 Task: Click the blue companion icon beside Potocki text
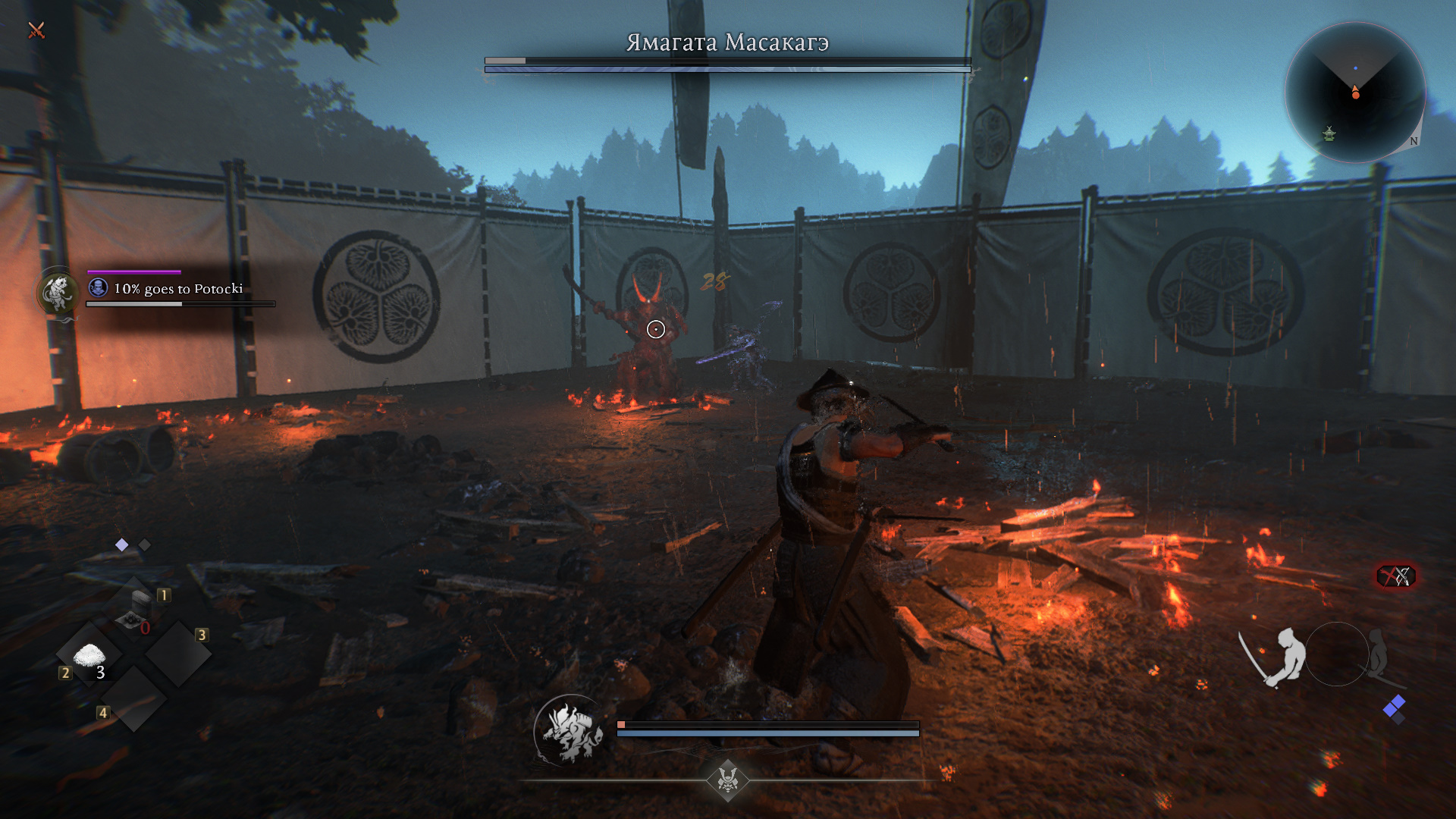(99, 287)
